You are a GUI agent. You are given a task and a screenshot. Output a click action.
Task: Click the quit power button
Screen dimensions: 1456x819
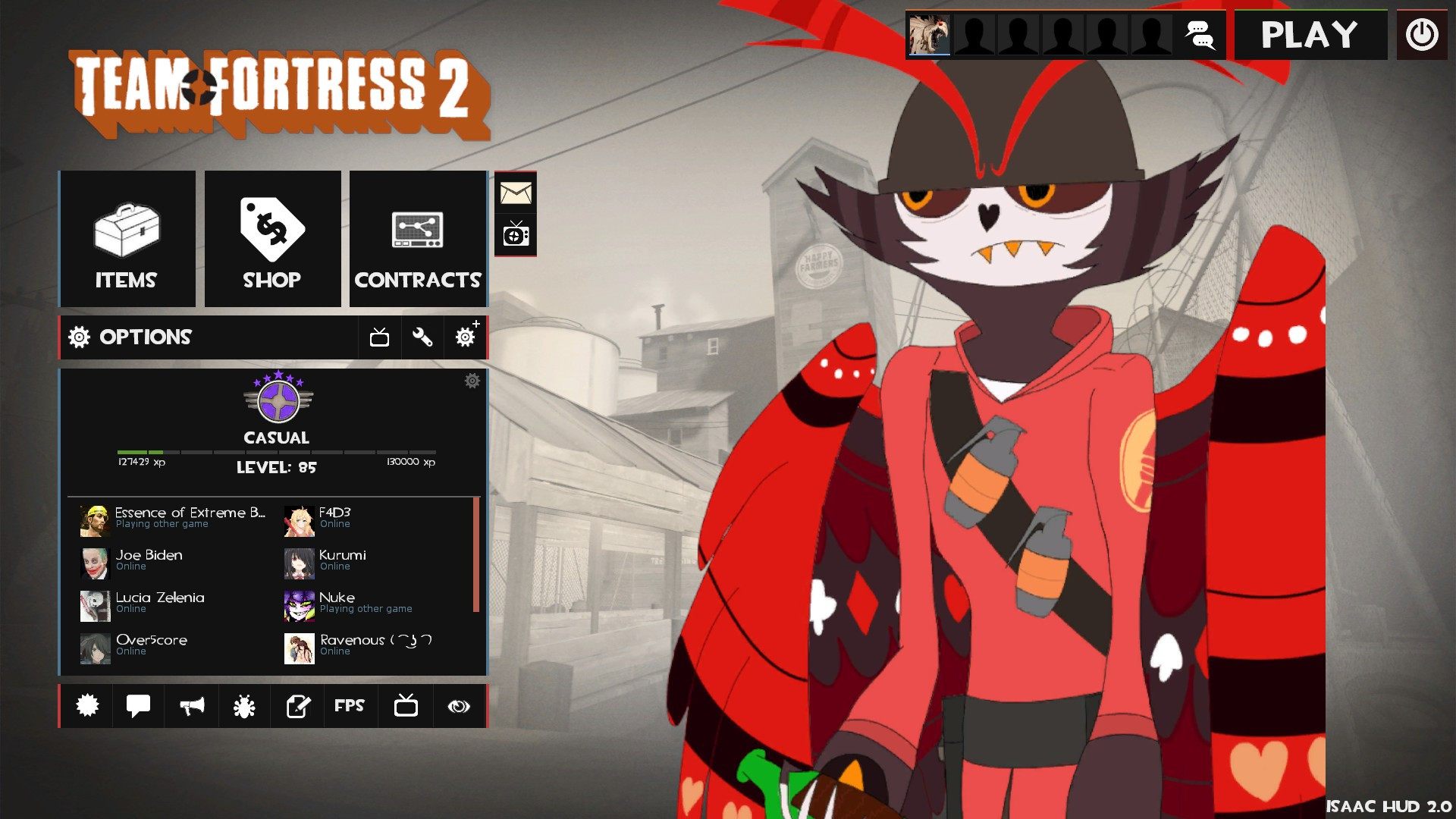[1423, 34]
